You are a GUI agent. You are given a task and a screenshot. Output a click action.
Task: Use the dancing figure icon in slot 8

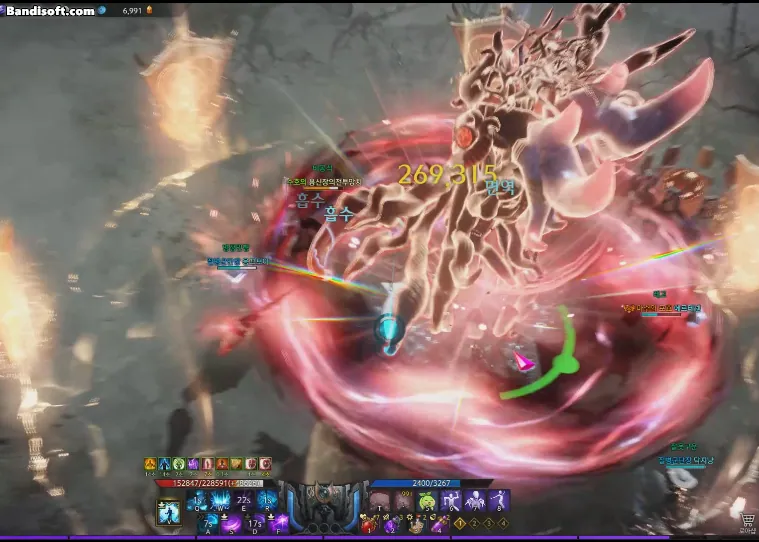(498, 502)
